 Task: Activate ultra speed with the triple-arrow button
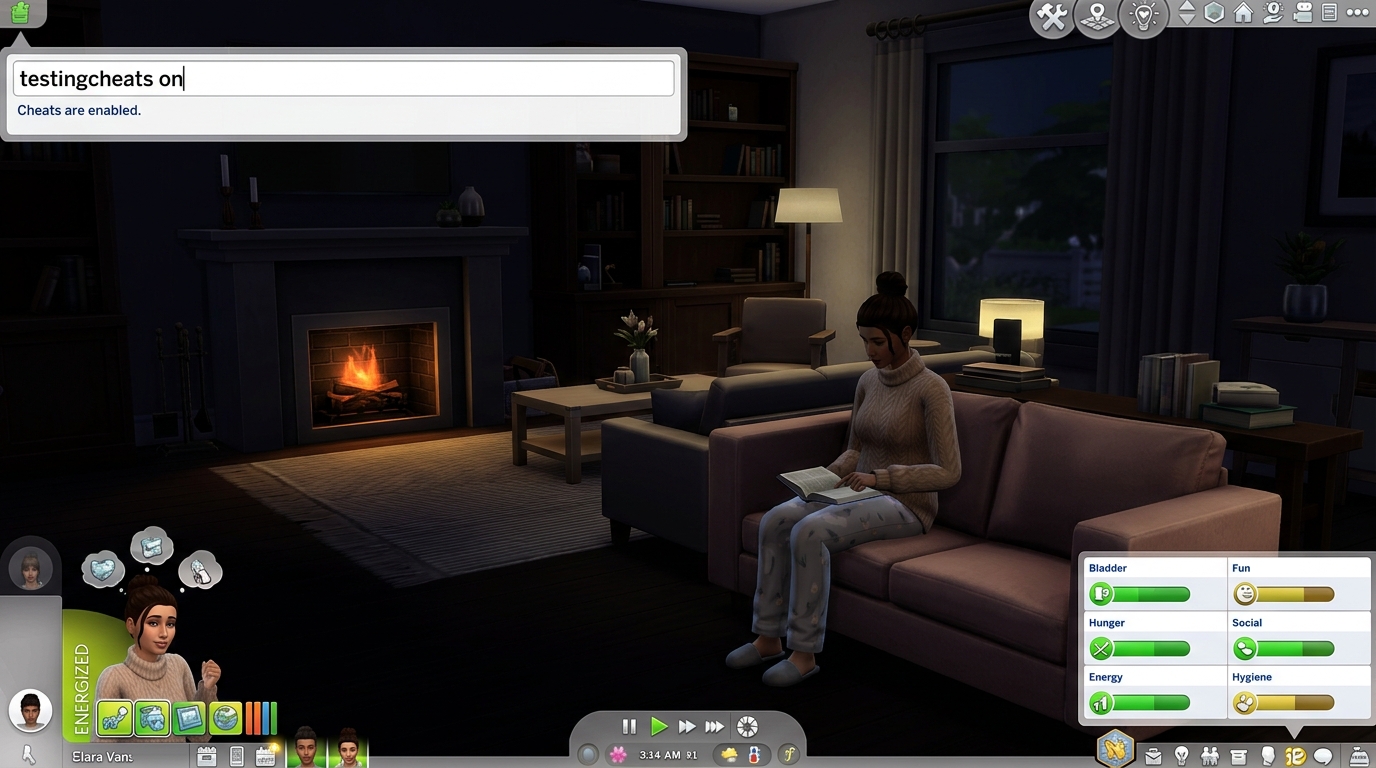pyautogui.click(x=714, y=725)
